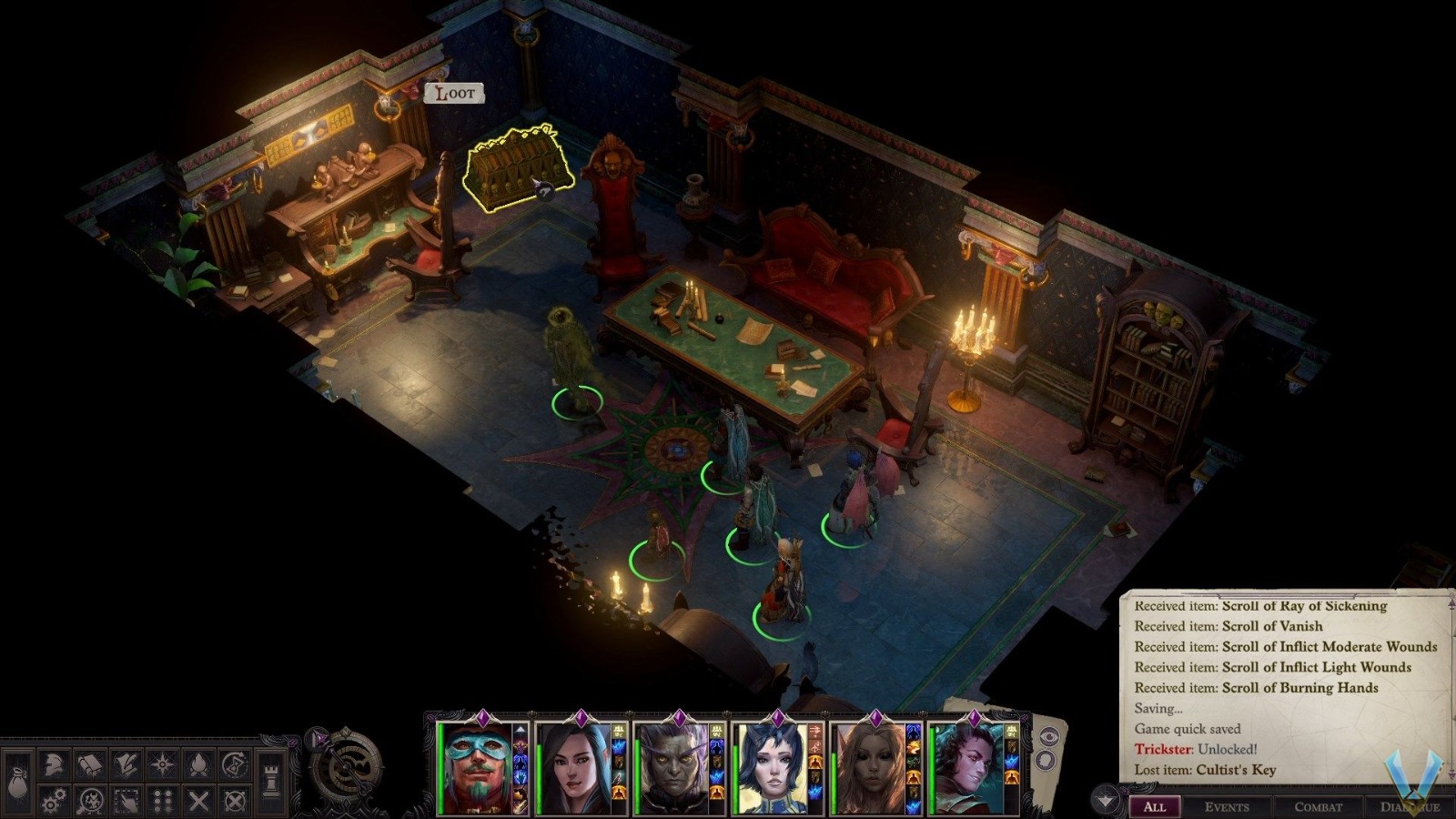Toggle the eye icon beside the message log
The image size is (1456, 819).
tap(1049, 736)
